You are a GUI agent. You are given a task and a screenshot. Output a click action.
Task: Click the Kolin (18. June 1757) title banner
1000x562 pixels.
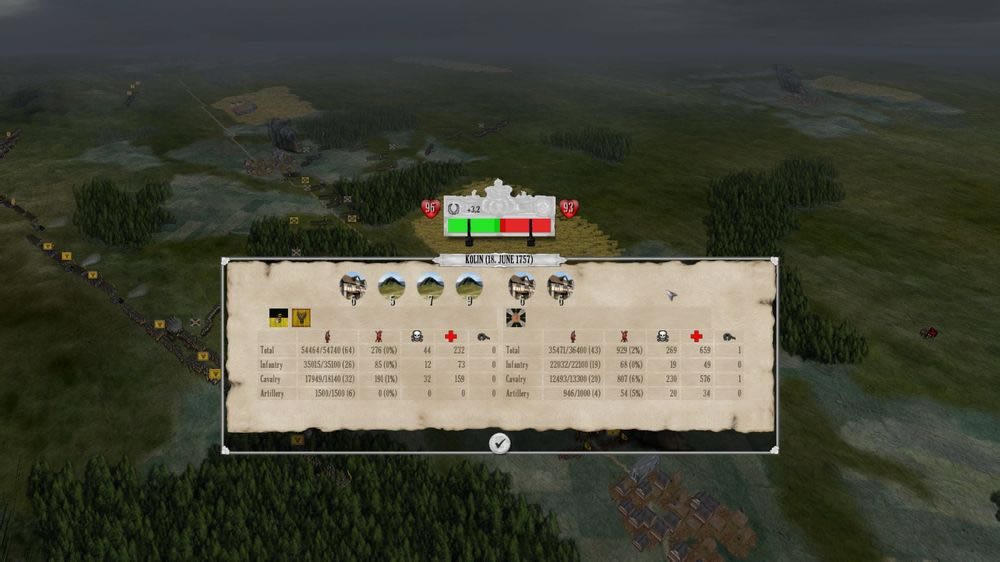click(500, 260)
